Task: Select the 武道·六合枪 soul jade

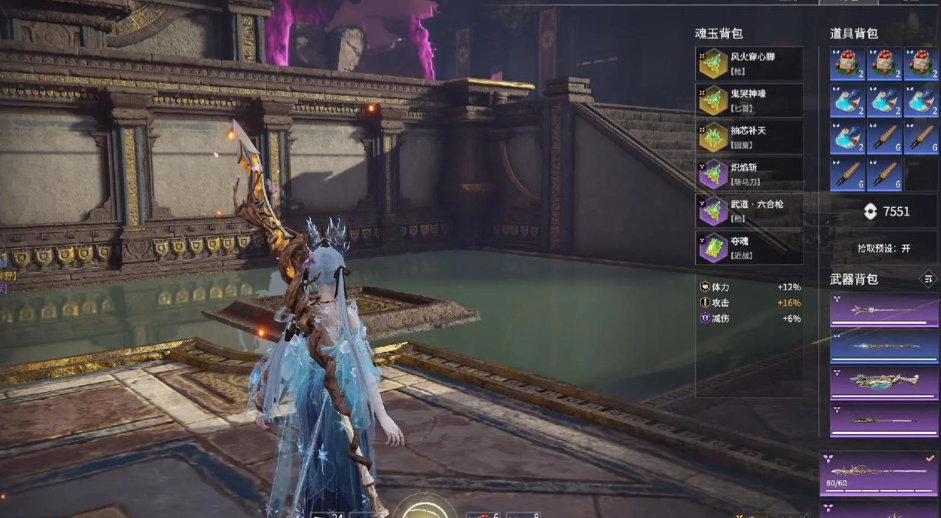Action: click(750, 210)
